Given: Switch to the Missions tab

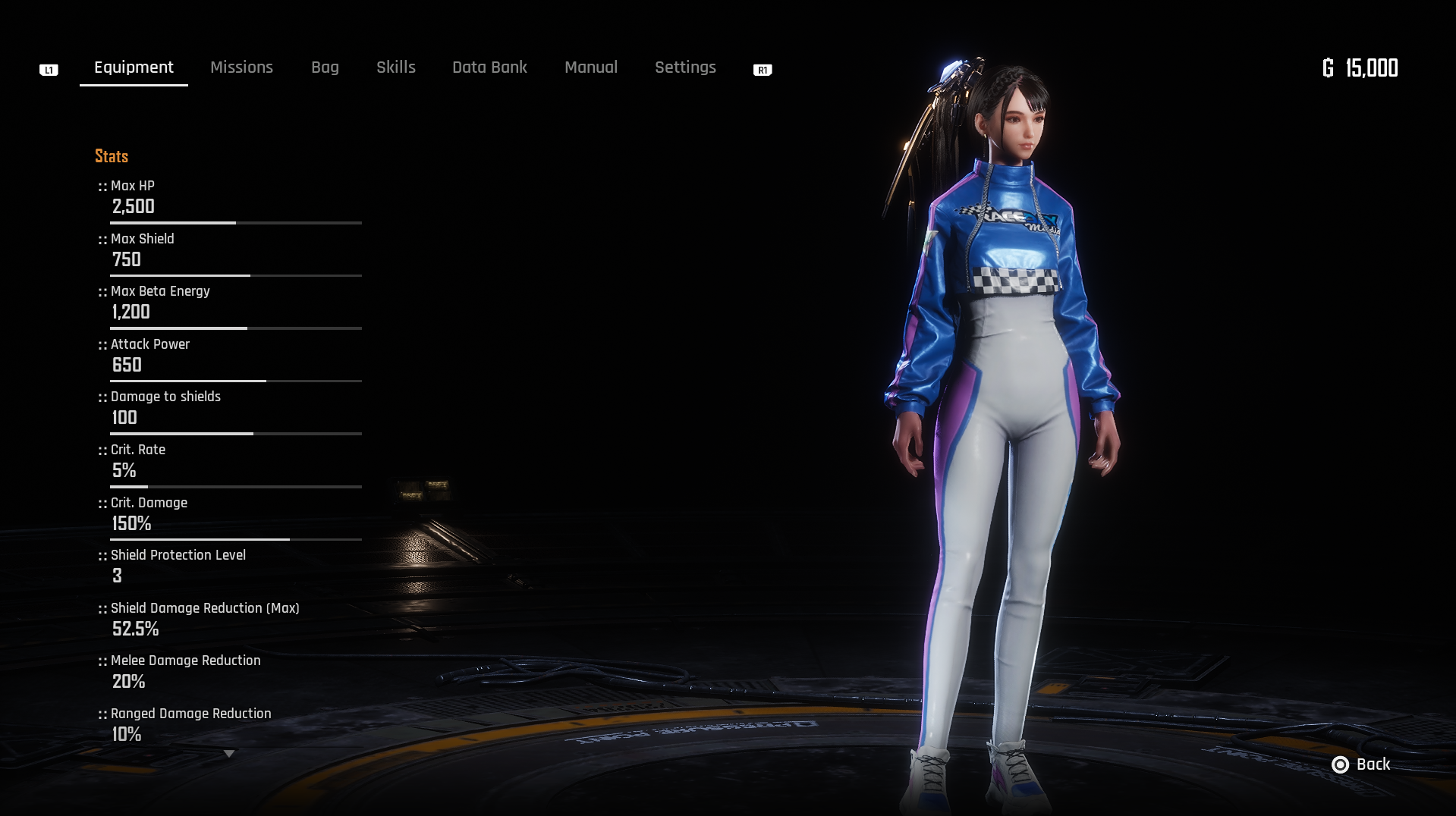Looking at the screenshot, I should click(x=241, y=67).
